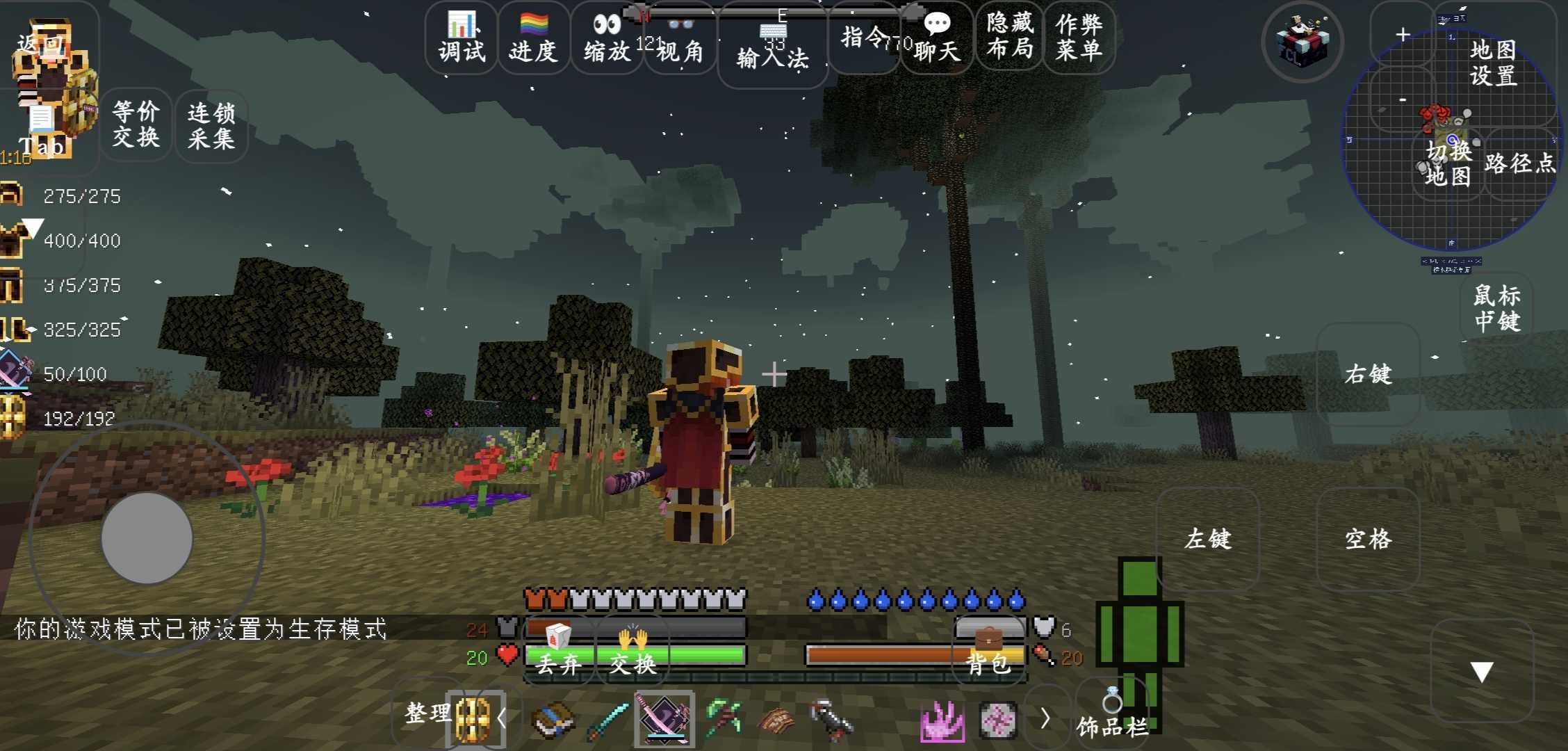This screenshot has width=1568, height=751.
Task: Toggle 隐藏布局 to hide controls
Action: [1009, 36]
